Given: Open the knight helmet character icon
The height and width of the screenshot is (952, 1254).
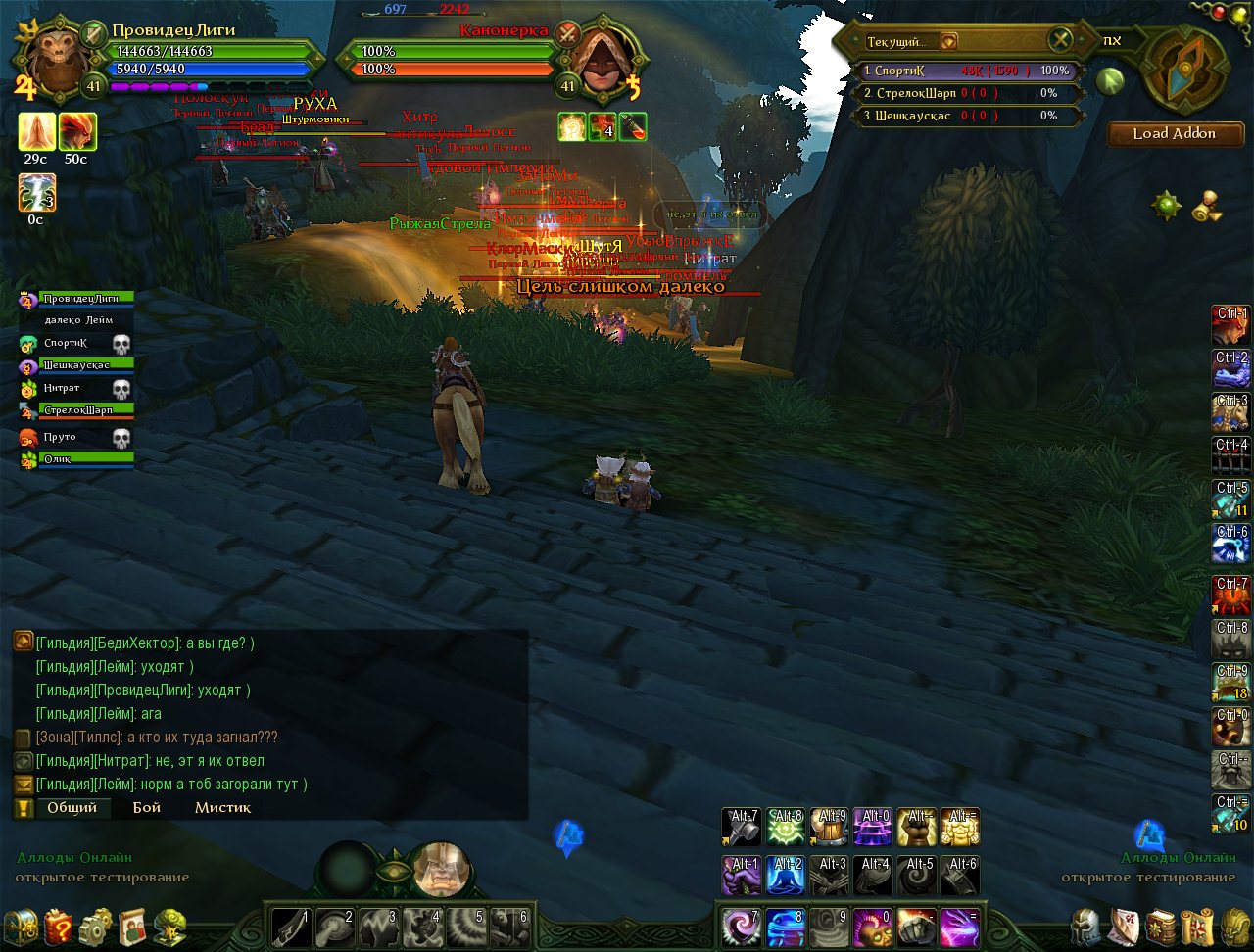Looking at the screenshot, I should (x=1085, y=925).
